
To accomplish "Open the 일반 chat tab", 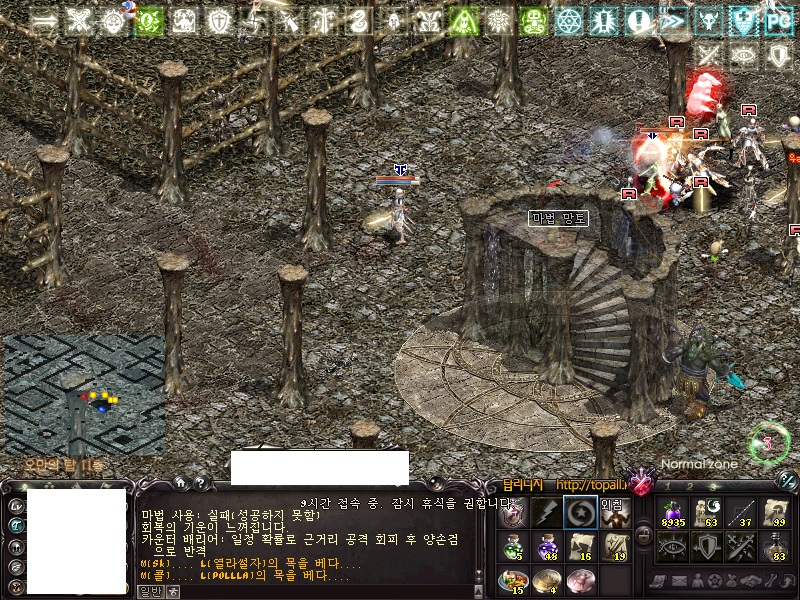I will (149, 591).
